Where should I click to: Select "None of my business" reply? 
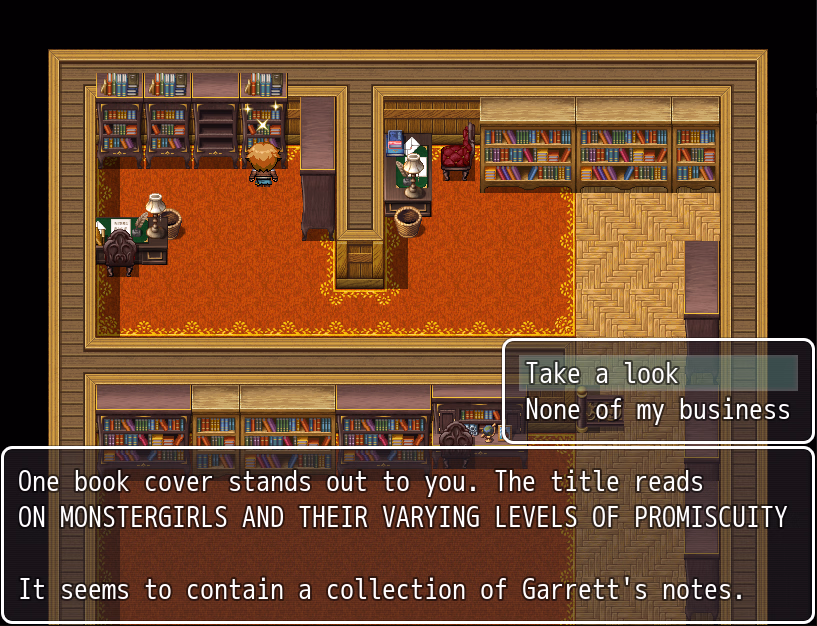tap(657, 410)
